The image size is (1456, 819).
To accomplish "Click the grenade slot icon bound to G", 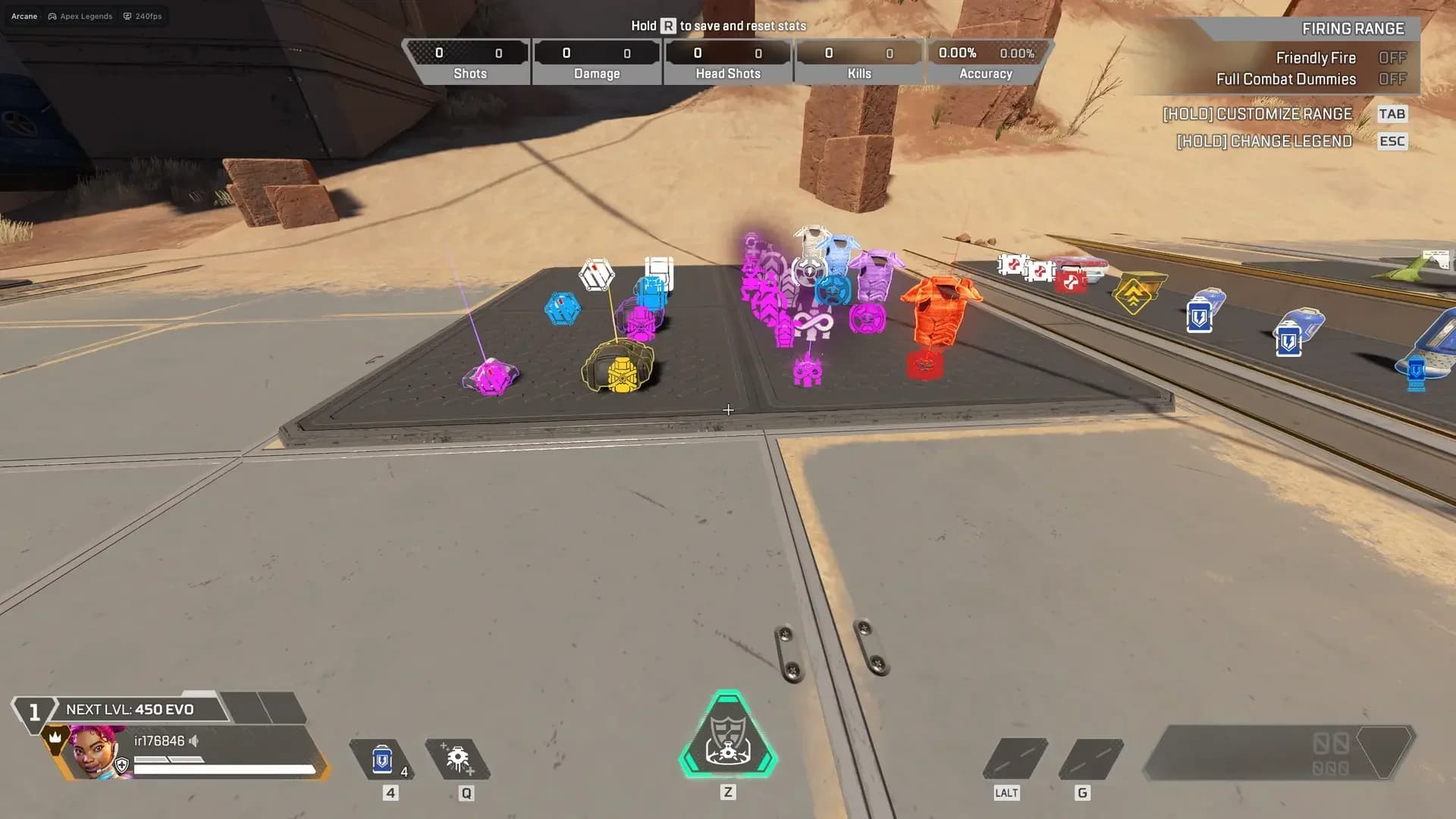I will (x=1092, y=758).
